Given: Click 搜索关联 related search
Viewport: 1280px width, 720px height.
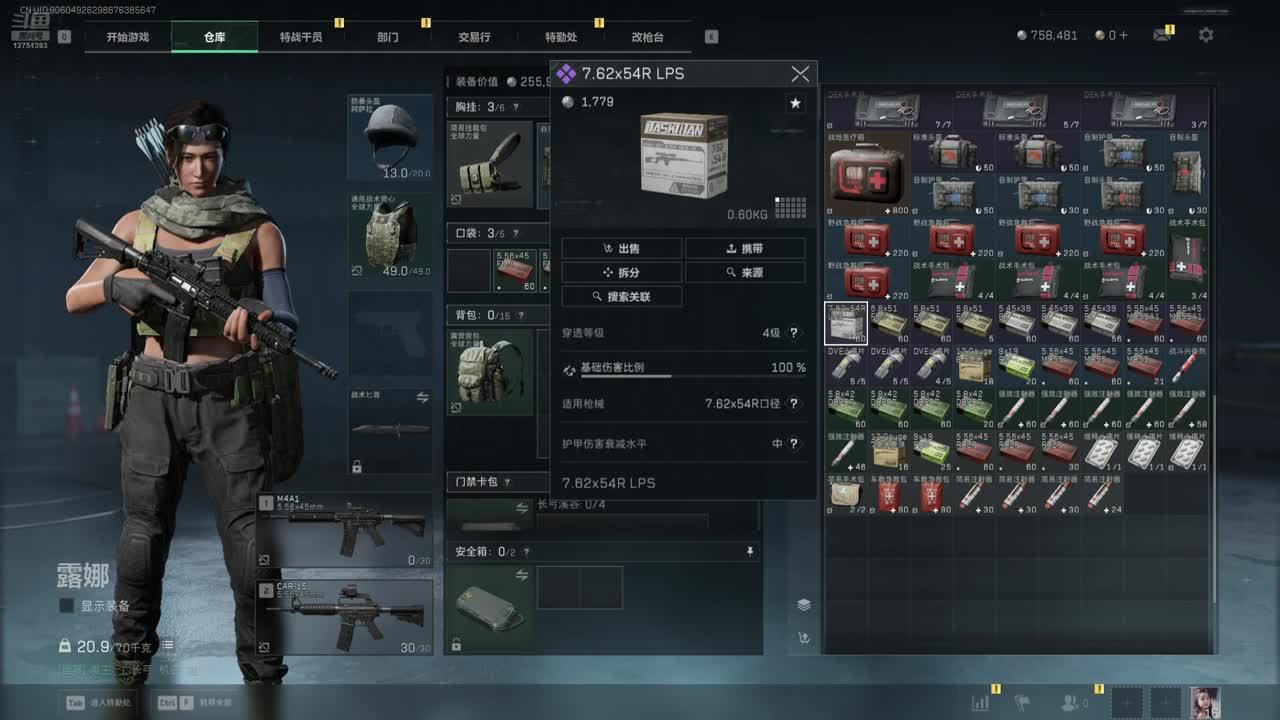Looking at the screenshot, I should tap(621, 296).
